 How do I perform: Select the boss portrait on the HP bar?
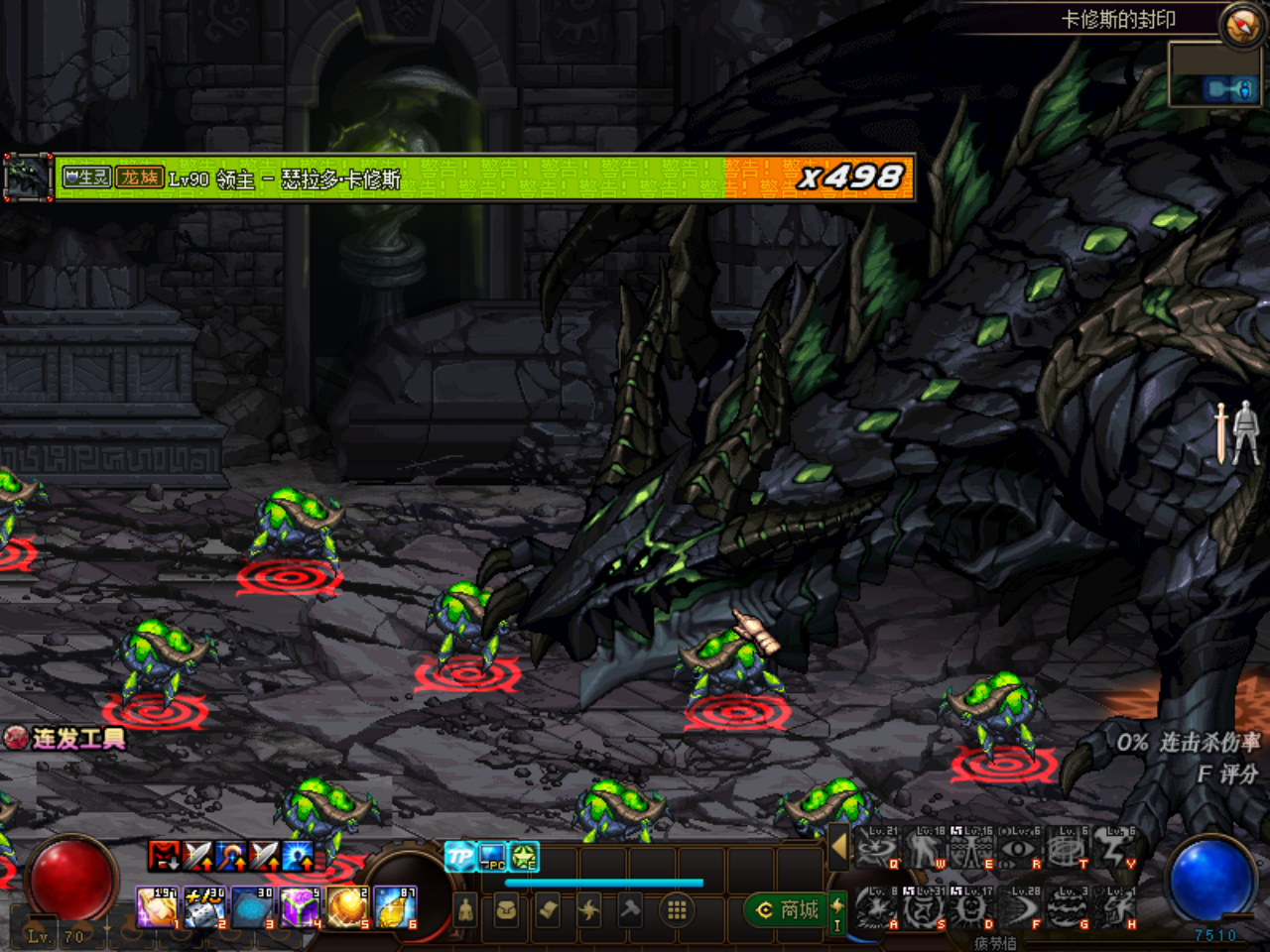[x=28, y=178]
